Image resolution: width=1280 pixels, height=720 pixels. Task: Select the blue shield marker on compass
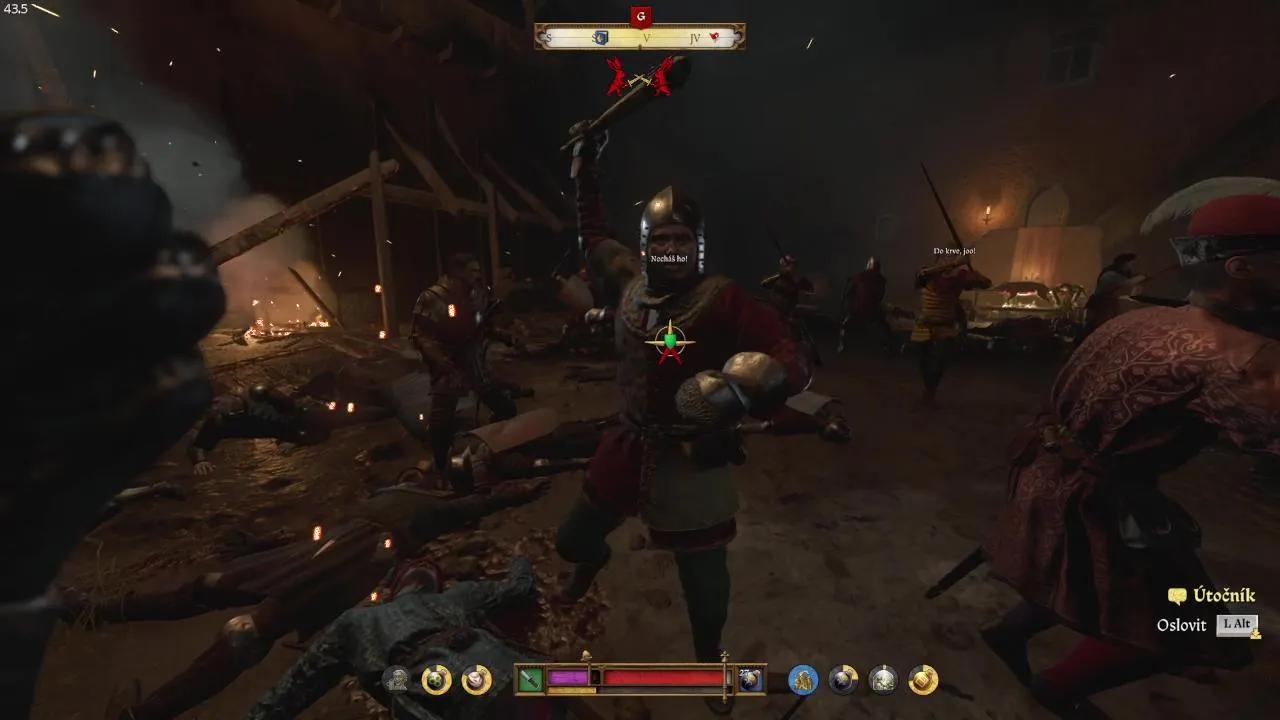point(601,38)
